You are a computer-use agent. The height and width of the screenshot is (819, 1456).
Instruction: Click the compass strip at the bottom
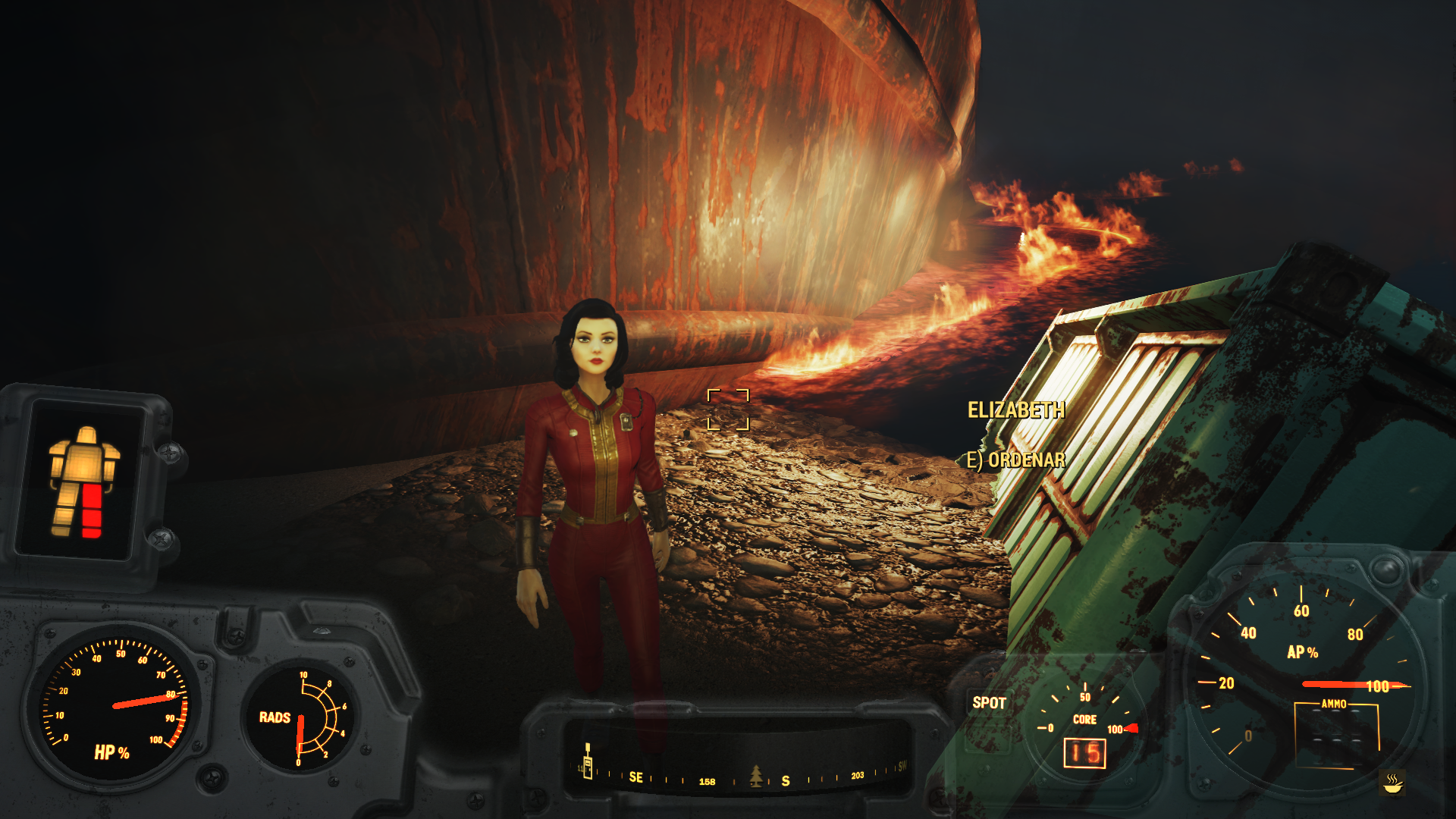[x=739, y=773]
